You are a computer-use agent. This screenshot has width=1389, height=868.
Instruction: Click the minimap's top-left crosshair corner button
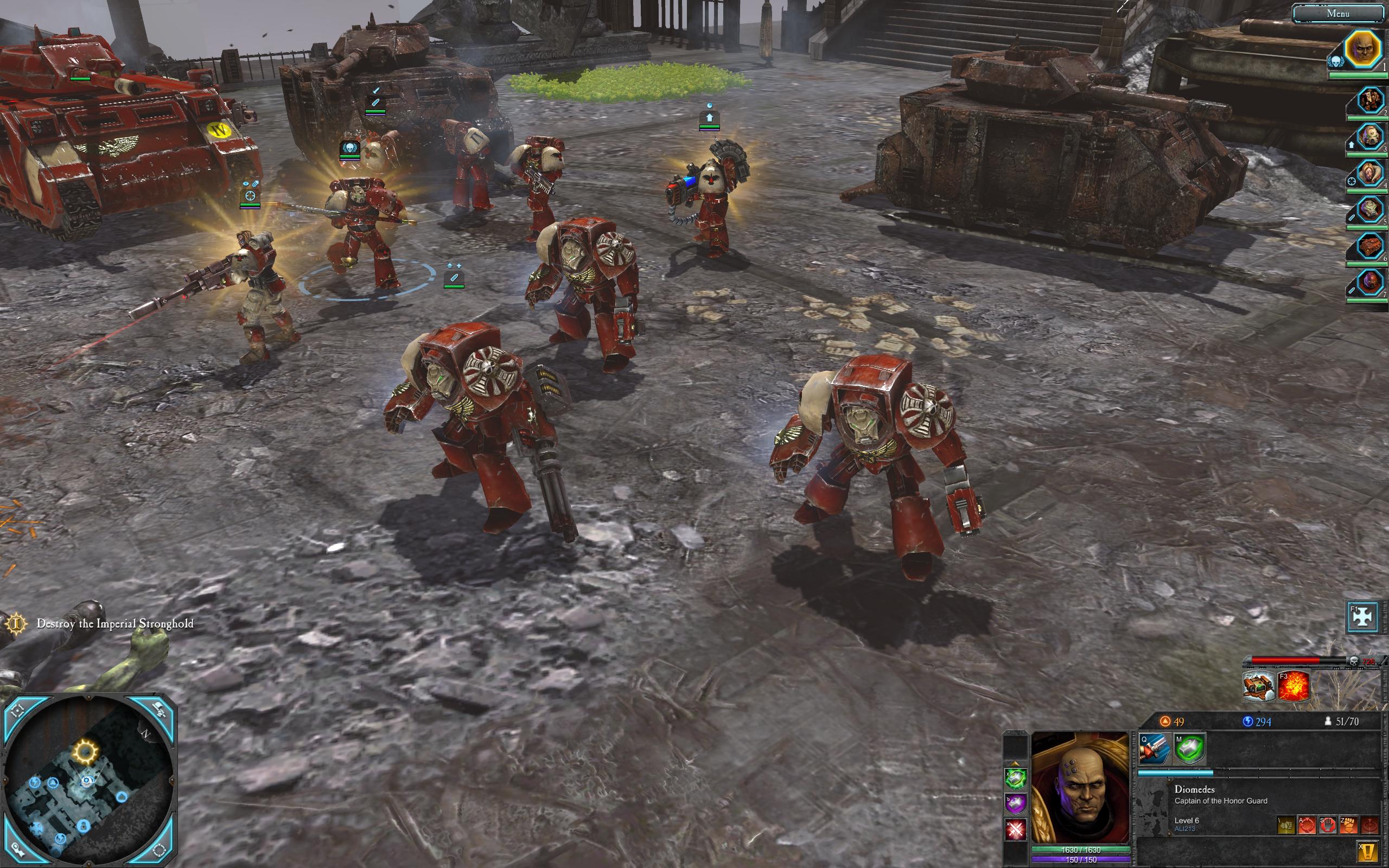(18, 711)
